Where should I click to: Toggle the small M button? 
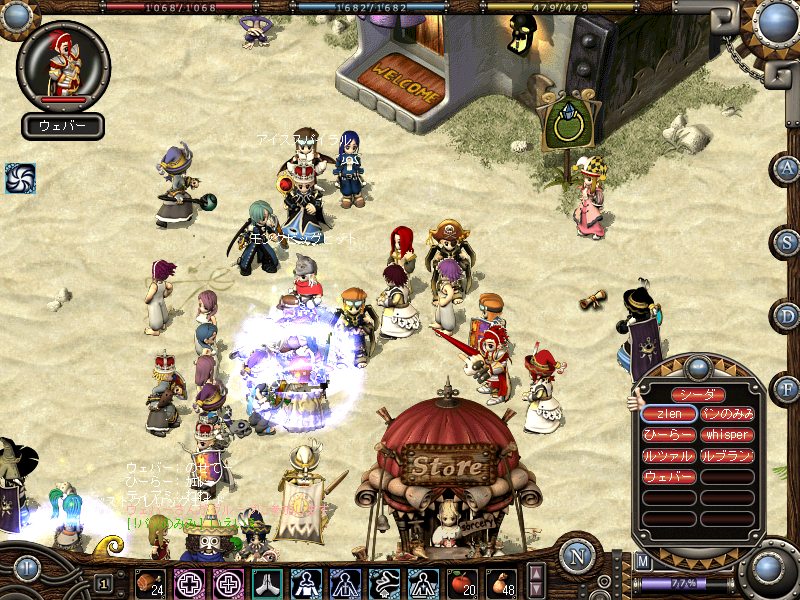643,561
